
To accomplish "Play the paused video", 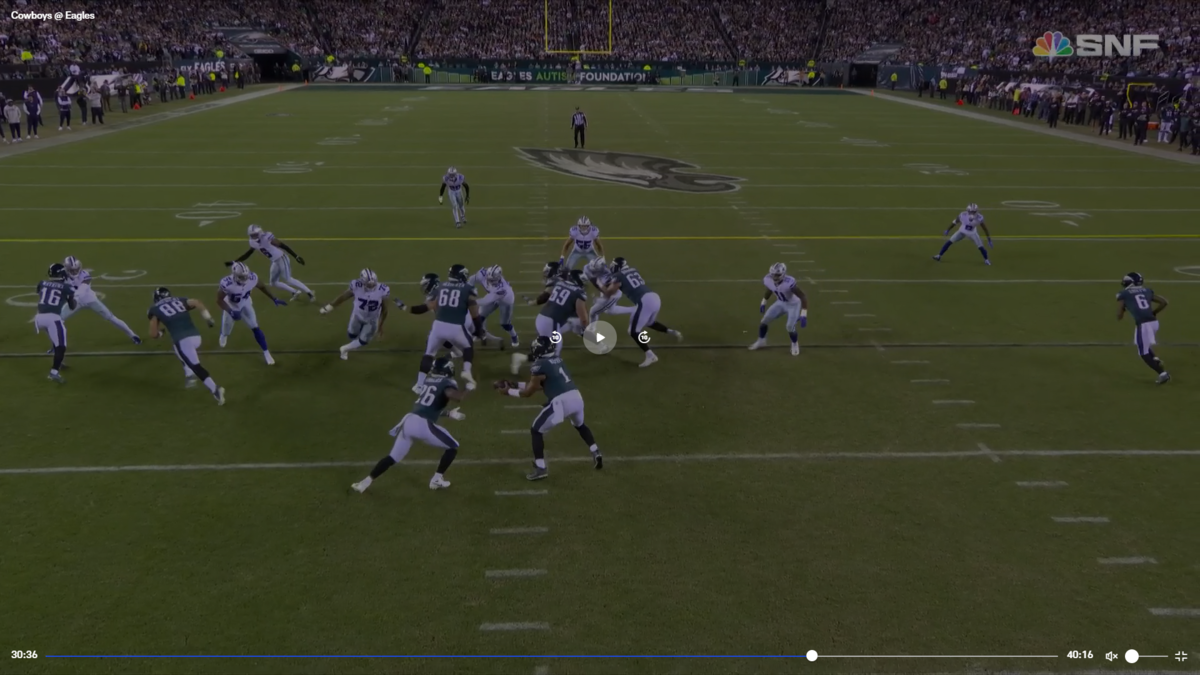I will [600, 337].
